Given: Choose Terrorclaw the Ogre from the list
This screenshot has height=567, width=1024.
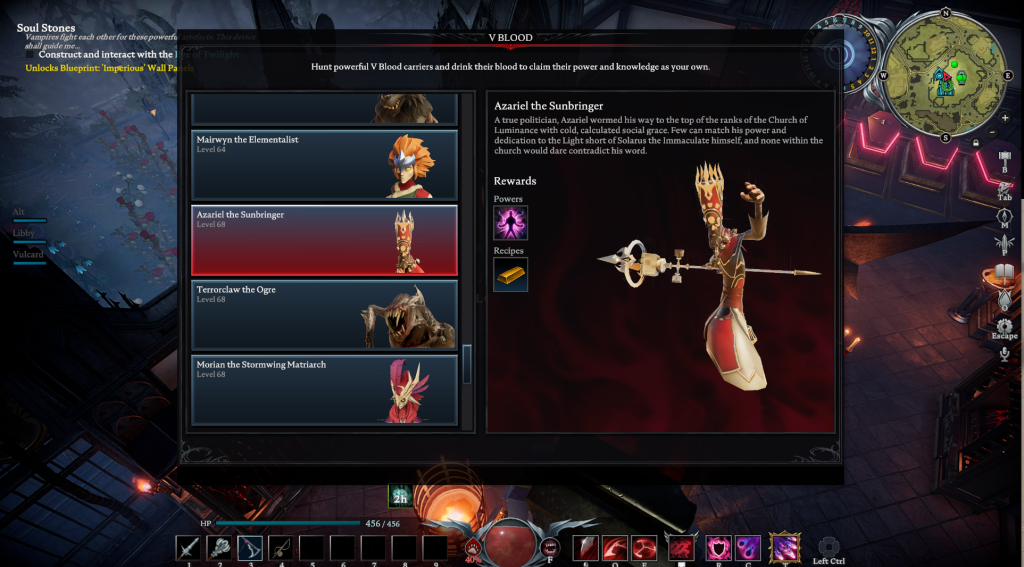Looking at the screenshot, I should [x=324, y=315].
